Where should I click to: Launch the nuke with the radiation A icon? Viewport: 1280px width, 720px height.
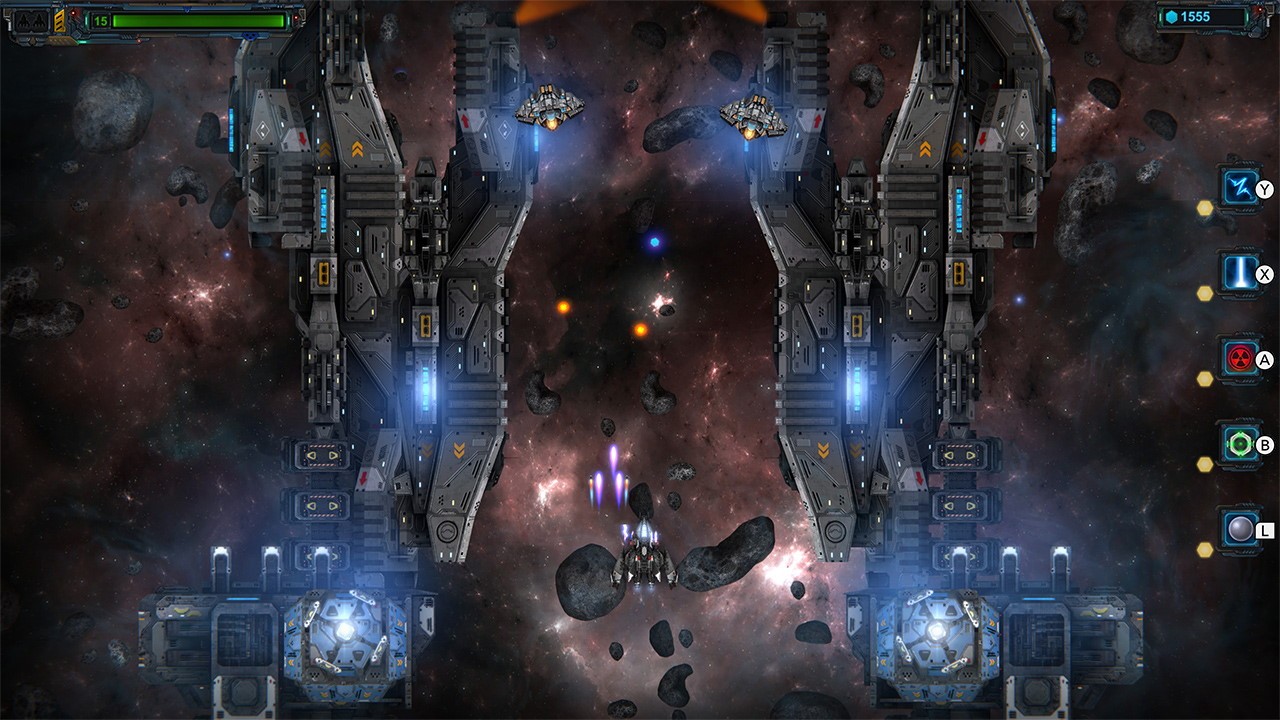click(x=1238, y=356)
